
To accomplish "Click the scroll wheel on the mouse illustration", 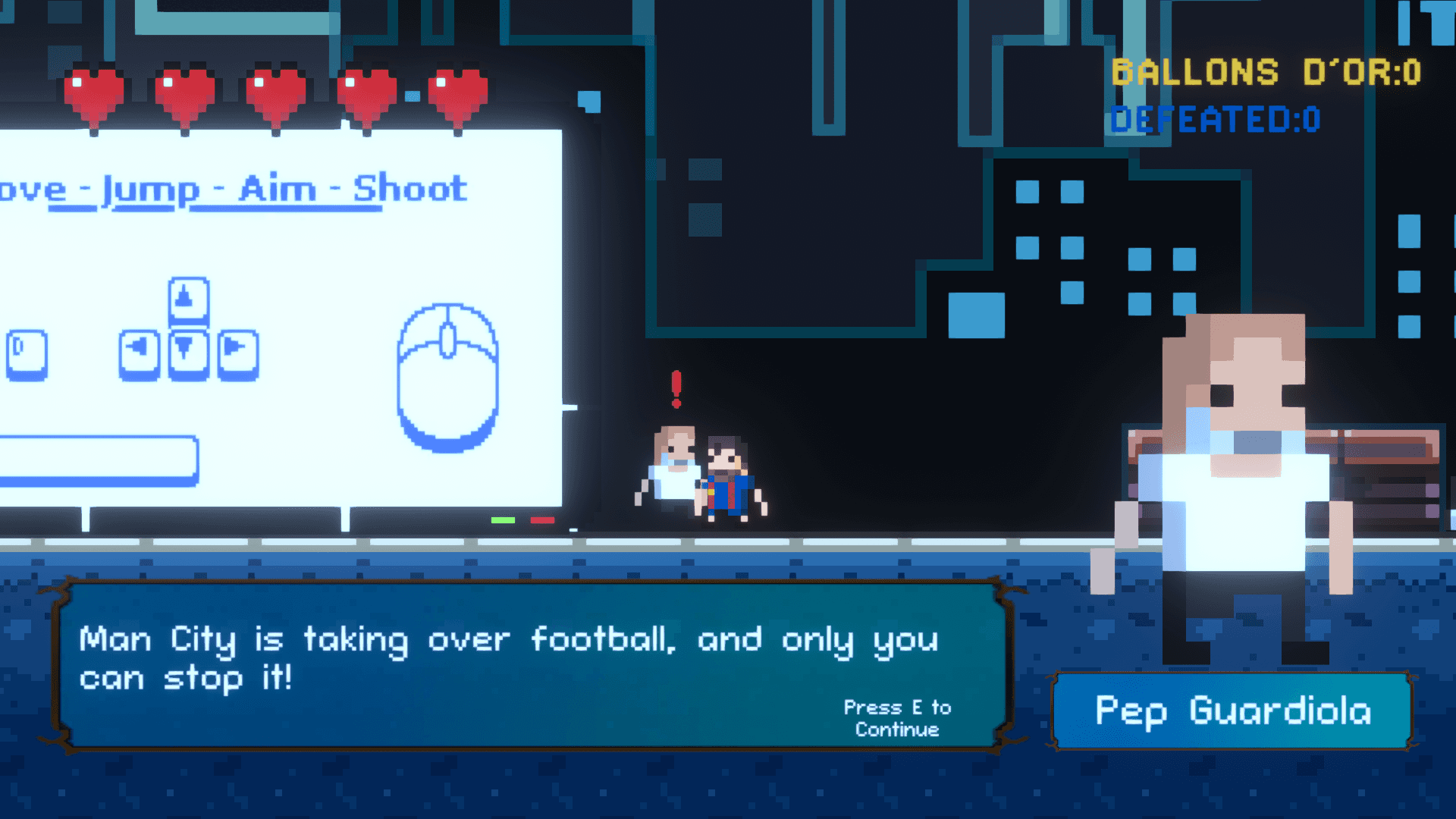I will 446,341.
